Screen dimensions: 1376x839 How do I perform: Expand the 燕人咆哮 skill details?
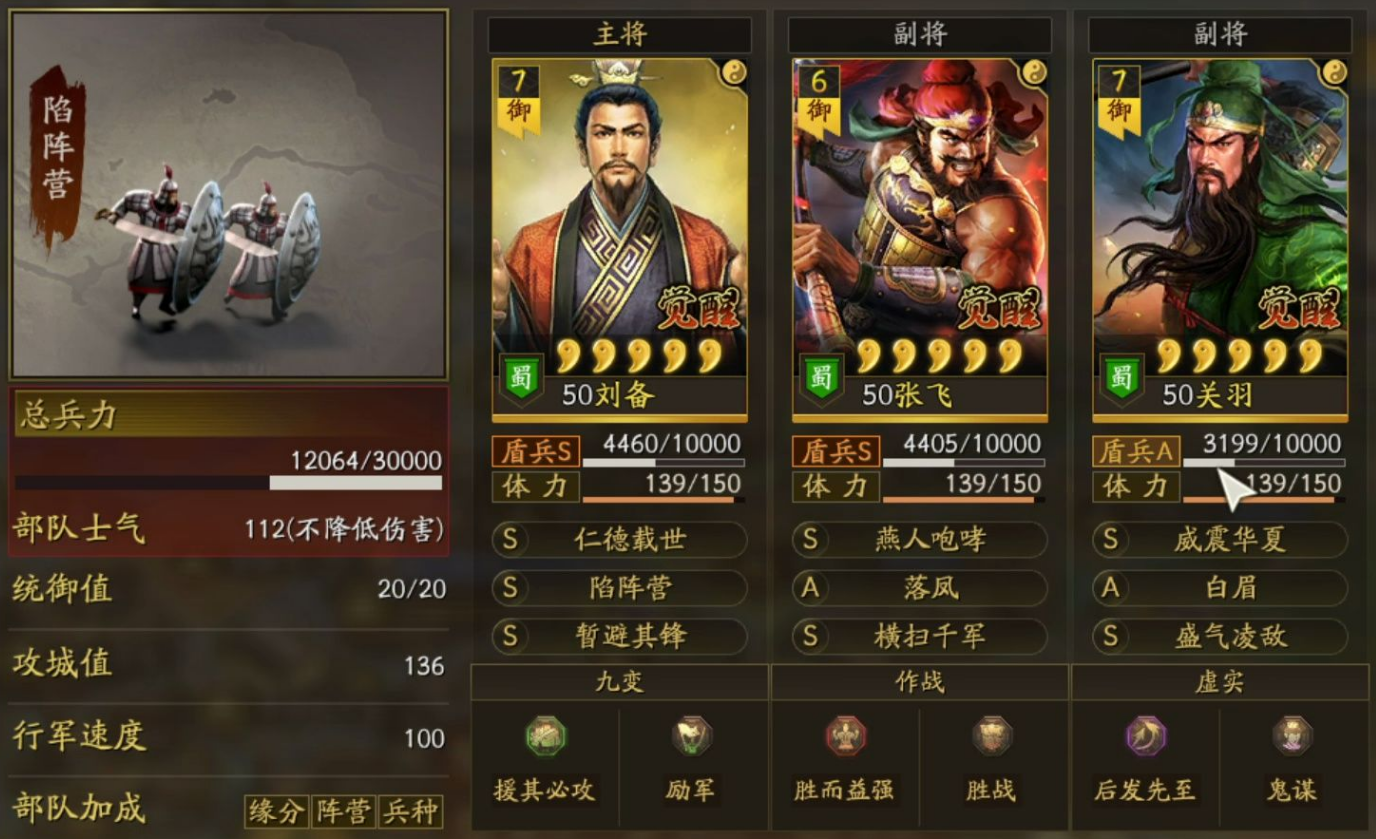pyautogui.click(x=920, y=540)
